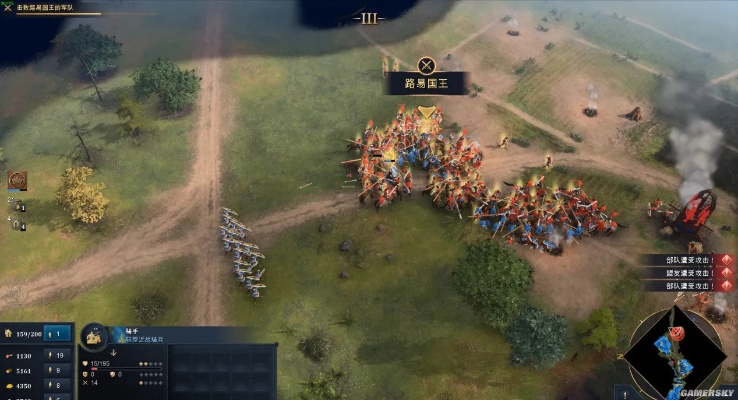Select the objective tracker with crossed swords
738x400 pixels.
coord(9,8)
